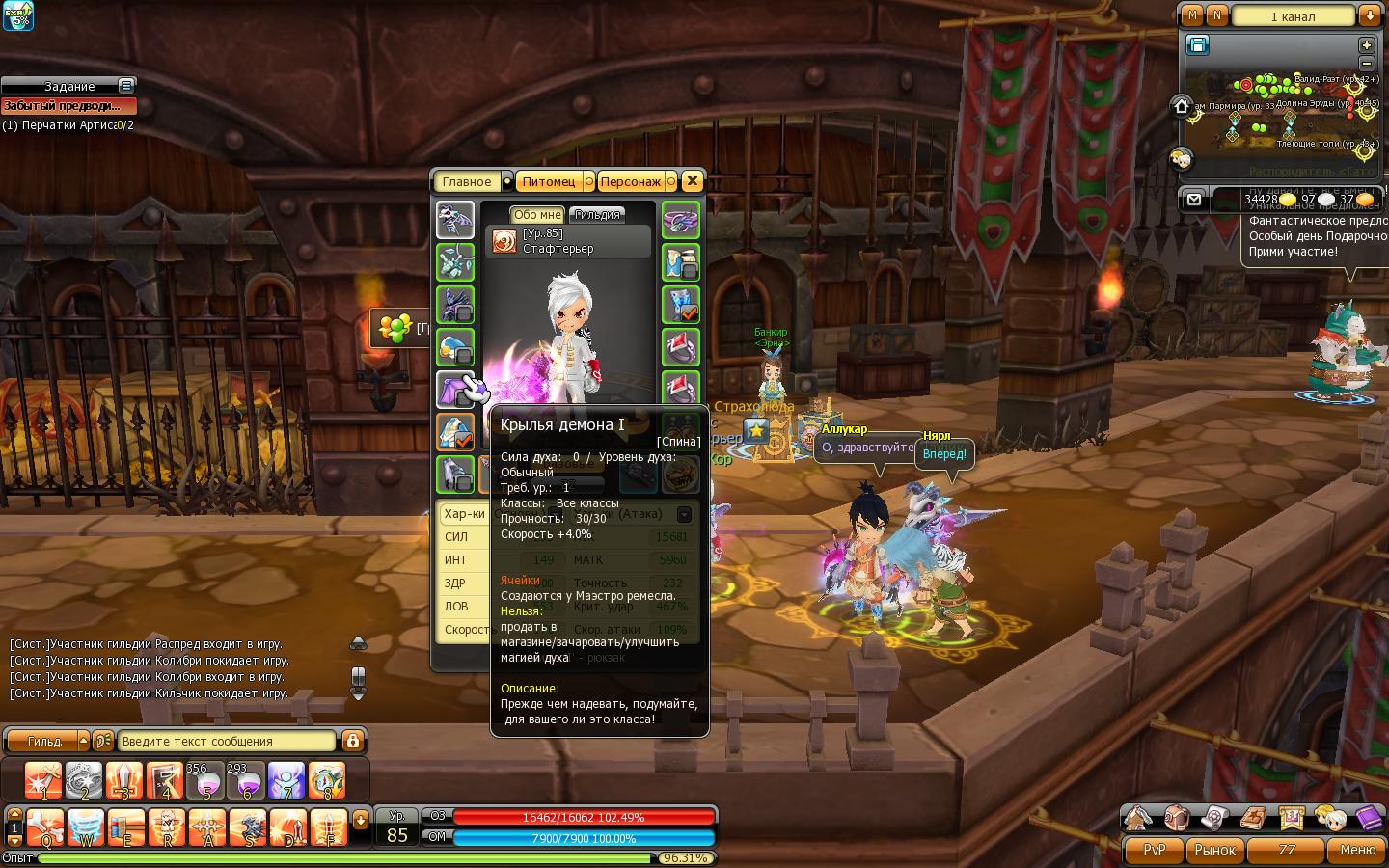Close the character window with the X
Image resolution: width=1389 pixels, height=868 pixels.
coord(692,181)
